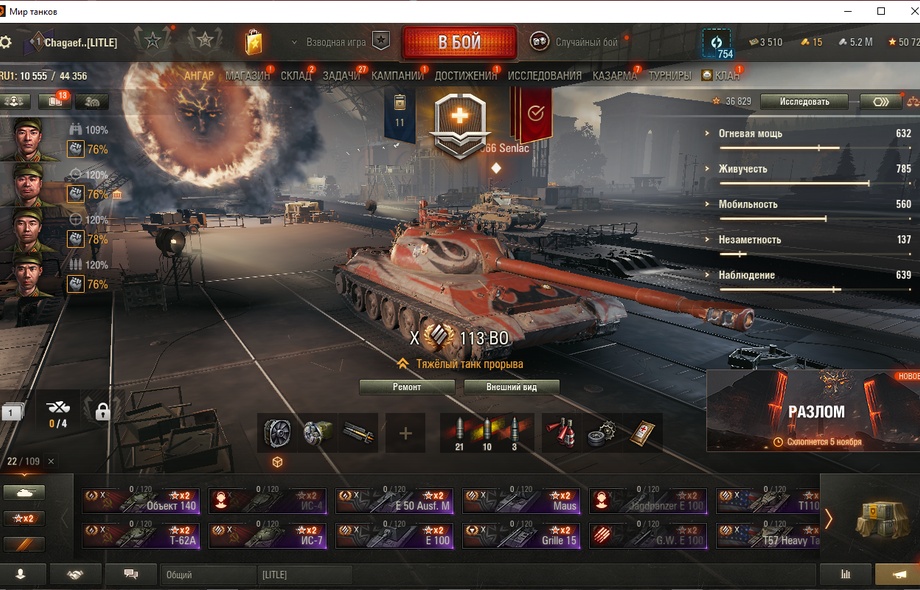This screenshot has width=920, height=590.
Task: Switch to the ИССЛЕДОВАНИЯ research tab
Action: (x=544, y=75)
